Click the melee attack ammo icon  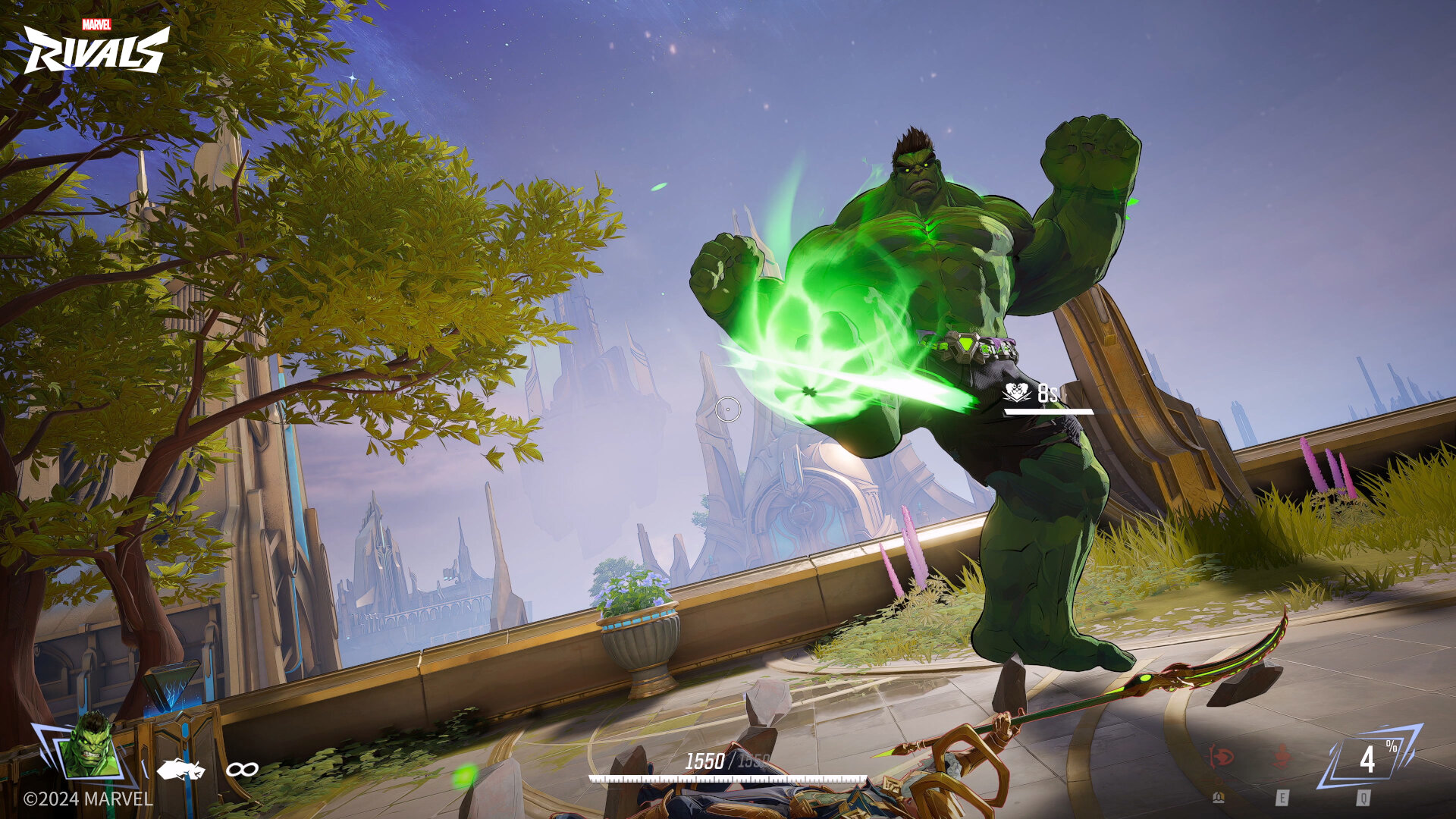tap(180, 769)
